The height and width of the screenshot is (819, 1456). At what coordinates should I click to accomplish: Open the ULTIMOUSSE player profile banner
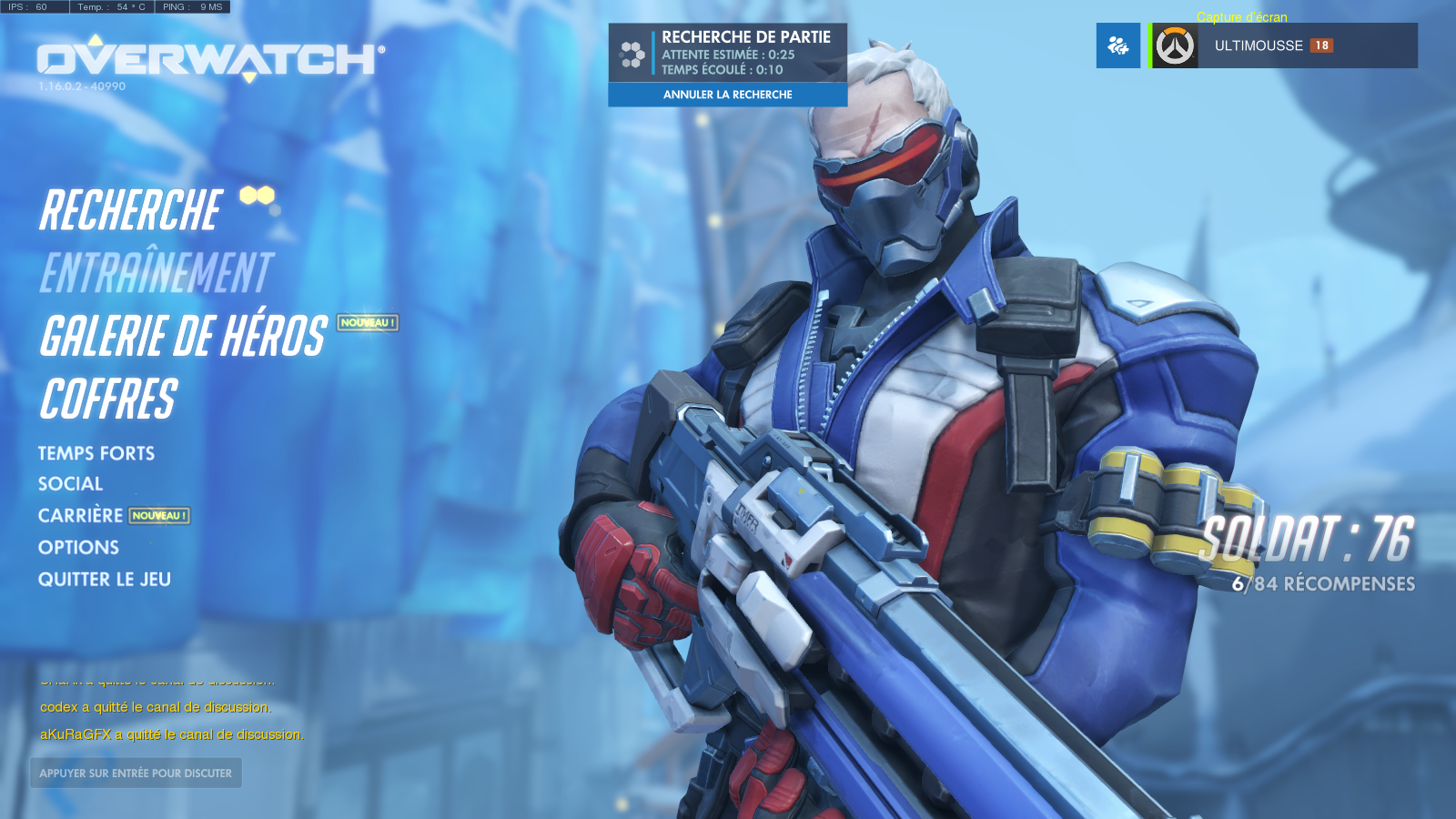coord(1283,45)
